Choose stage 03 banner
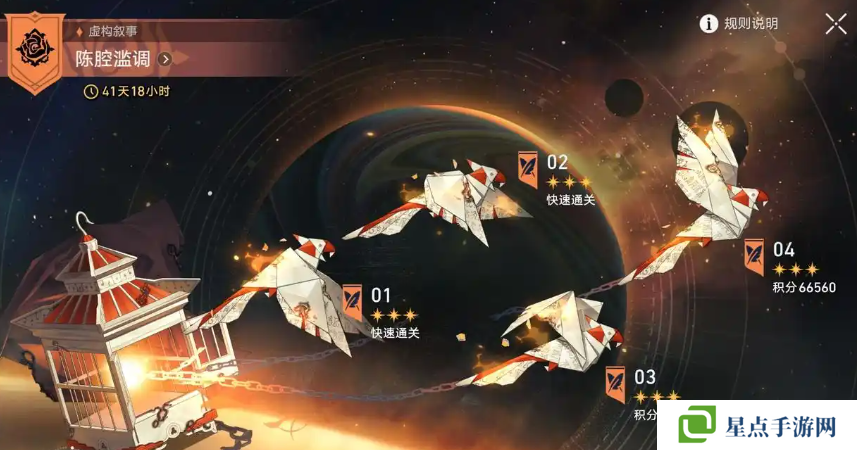Viewport: 857px width, 450px height. tap(616, 380)
